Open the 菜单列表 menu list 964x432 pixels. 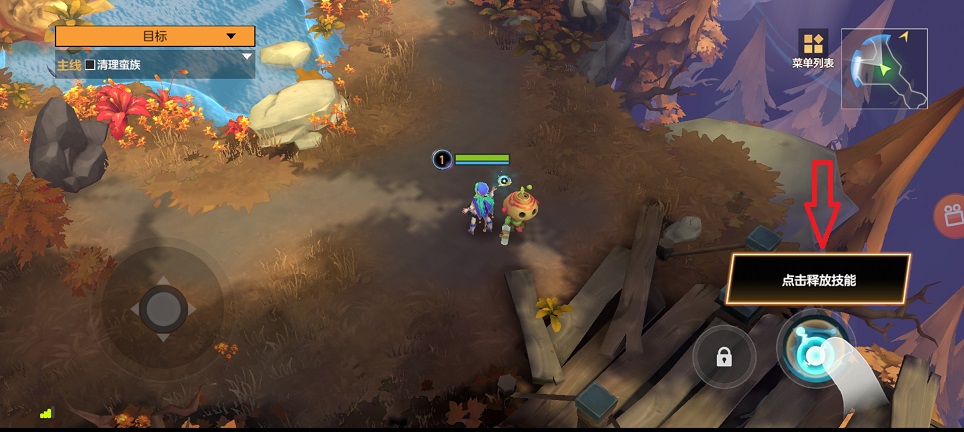812,49
